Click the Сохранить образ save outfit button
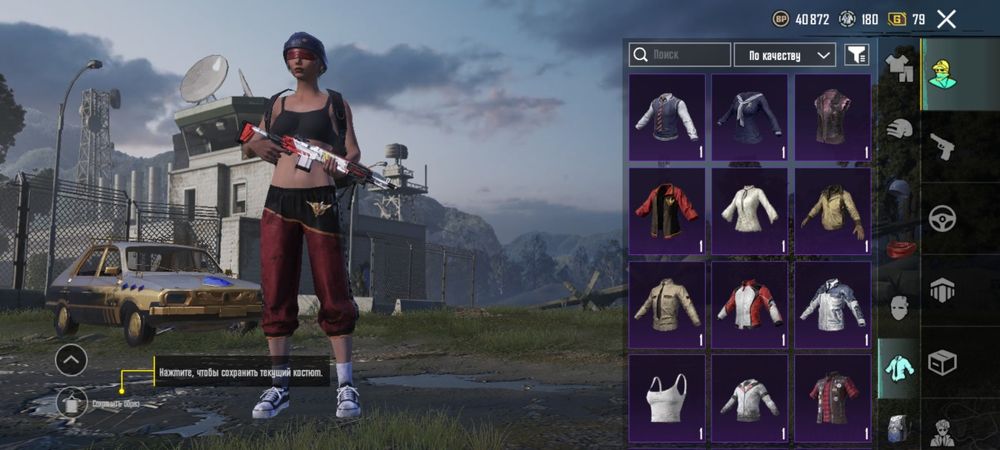The width and height of the screenshot is (1000, 450). click(72, 403)
